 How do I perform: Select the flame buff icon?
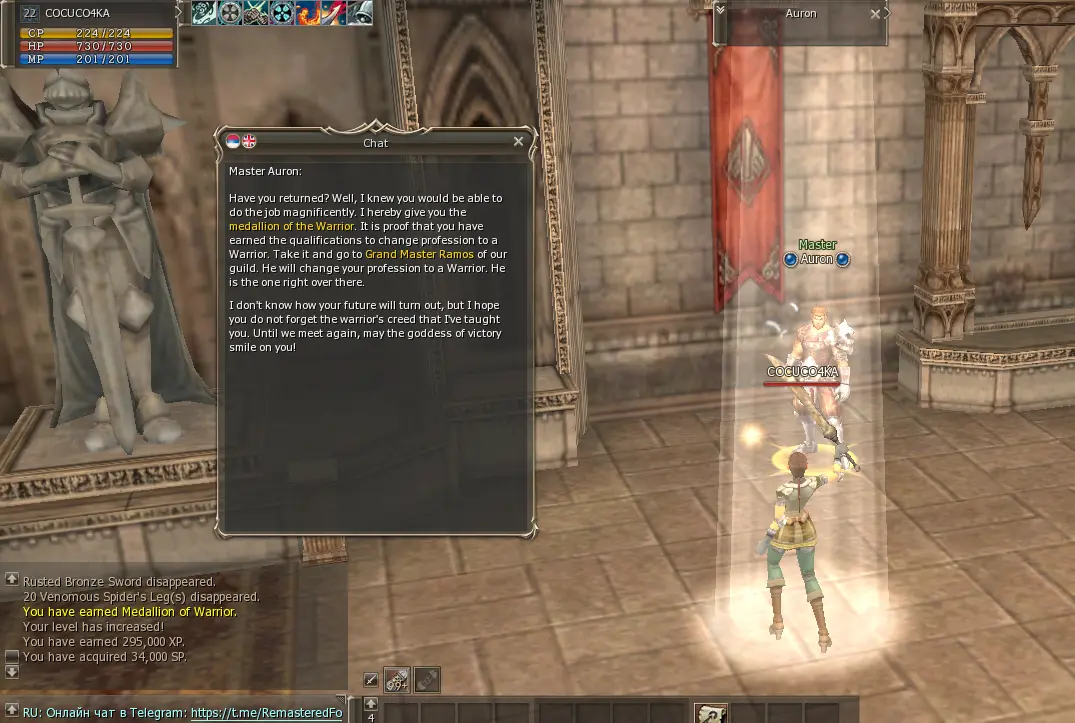click(307, 12)
